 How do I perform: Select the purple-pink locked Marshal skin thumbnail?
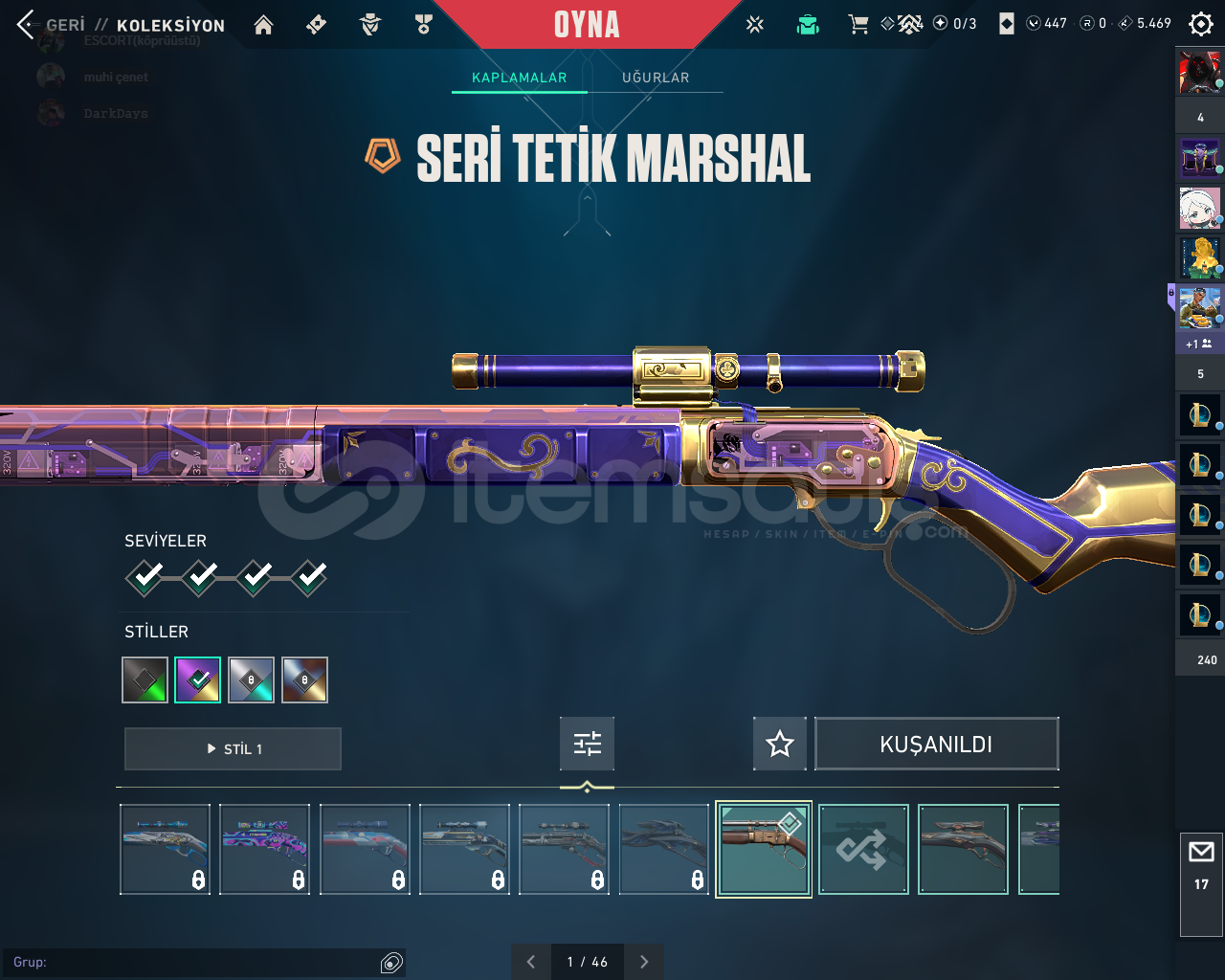(265, 849)
